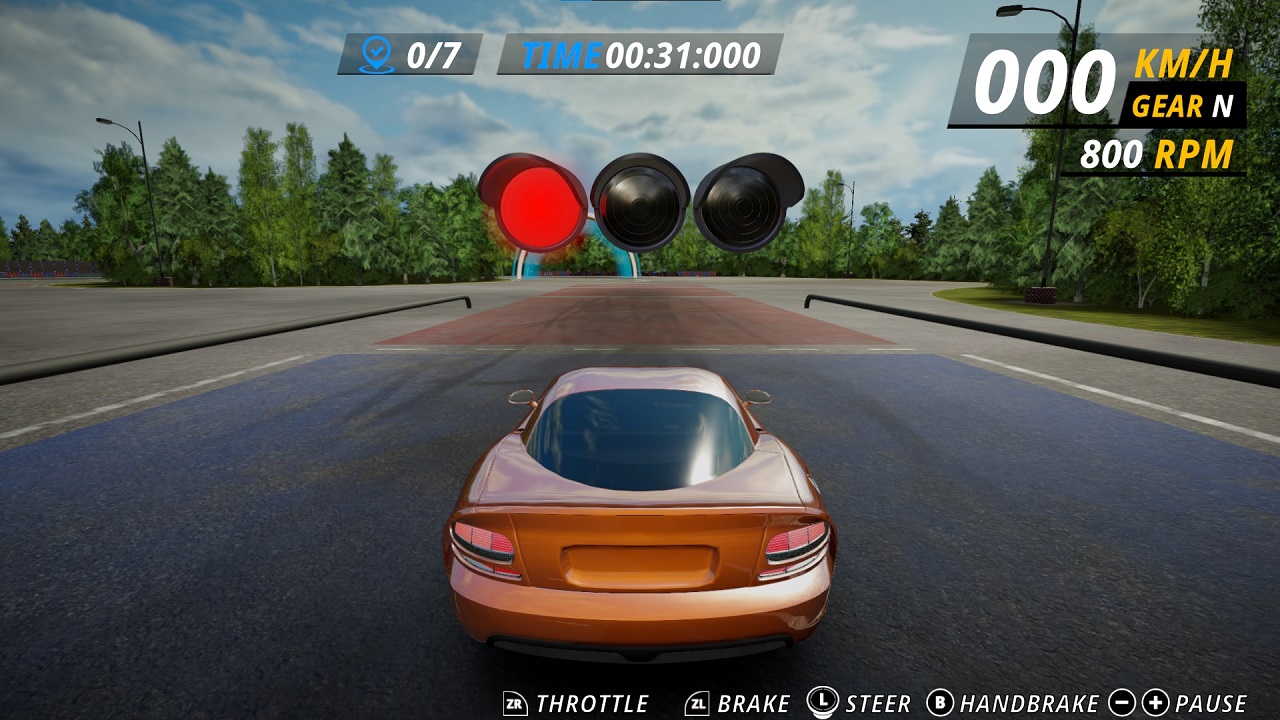Click the middle unlit starting light
The width and height of the screenshot is (1280, 720).
pyautogui.click(x=644, y=205)
